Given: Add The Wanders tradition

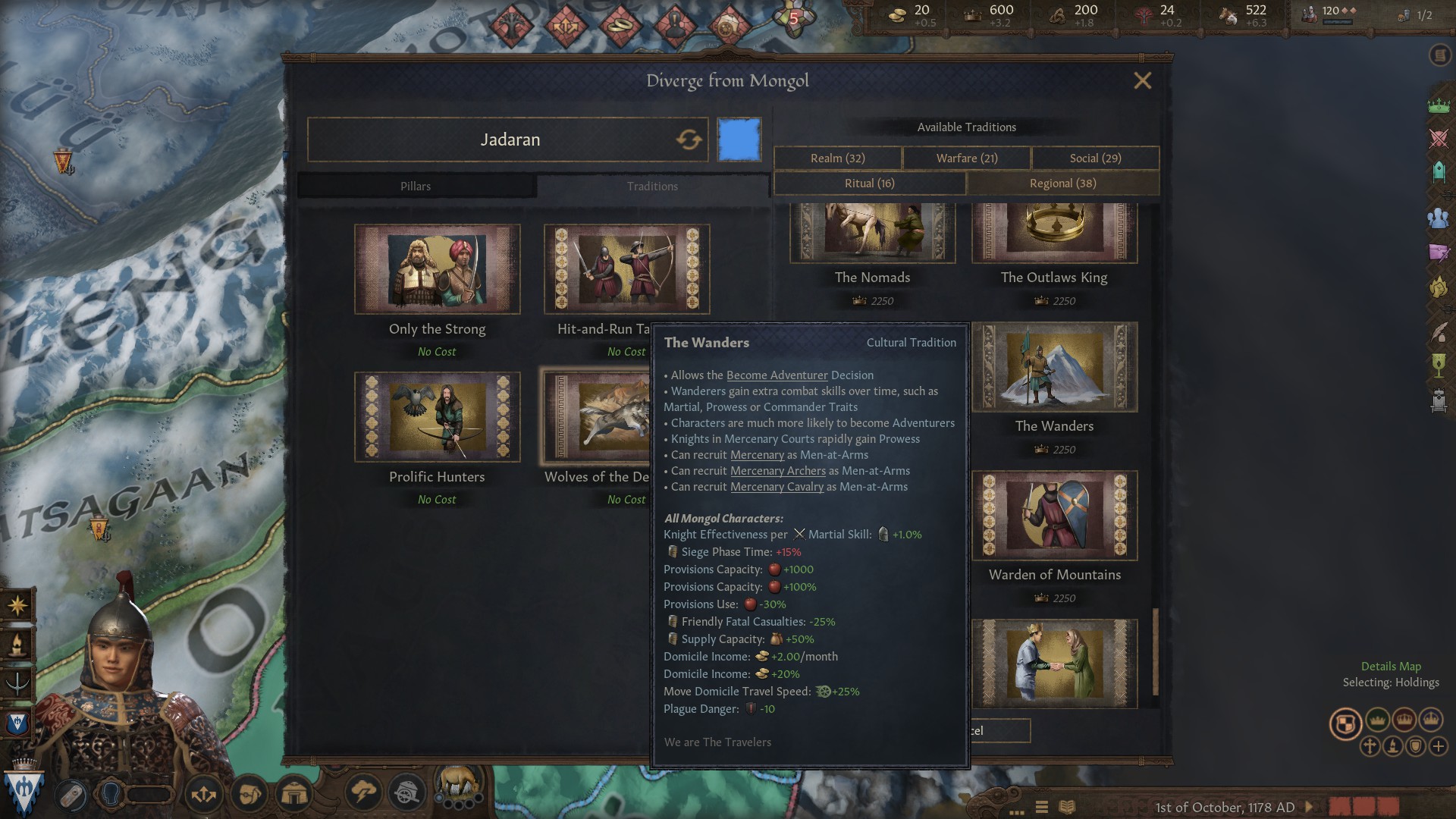Looking at the screenshot, I should point(1054,367).
